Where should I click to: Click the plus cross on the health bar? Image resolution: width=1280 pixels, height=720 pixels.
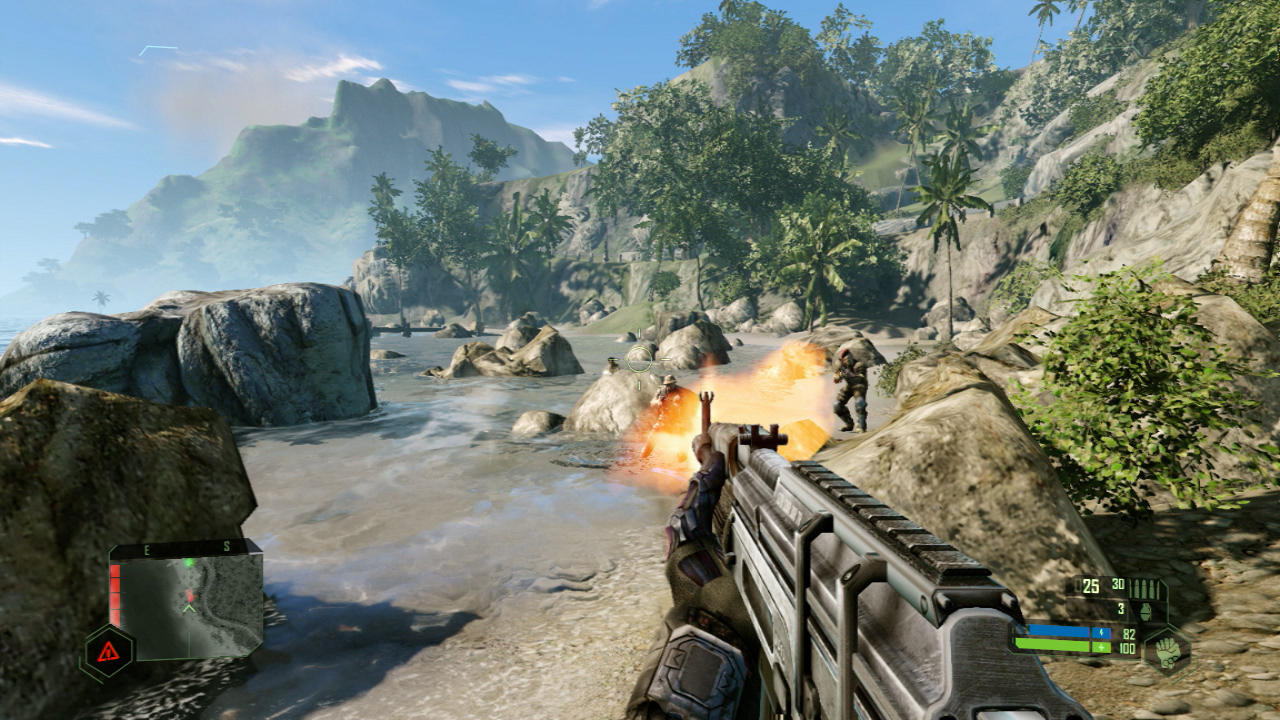tap(1101, 647)
